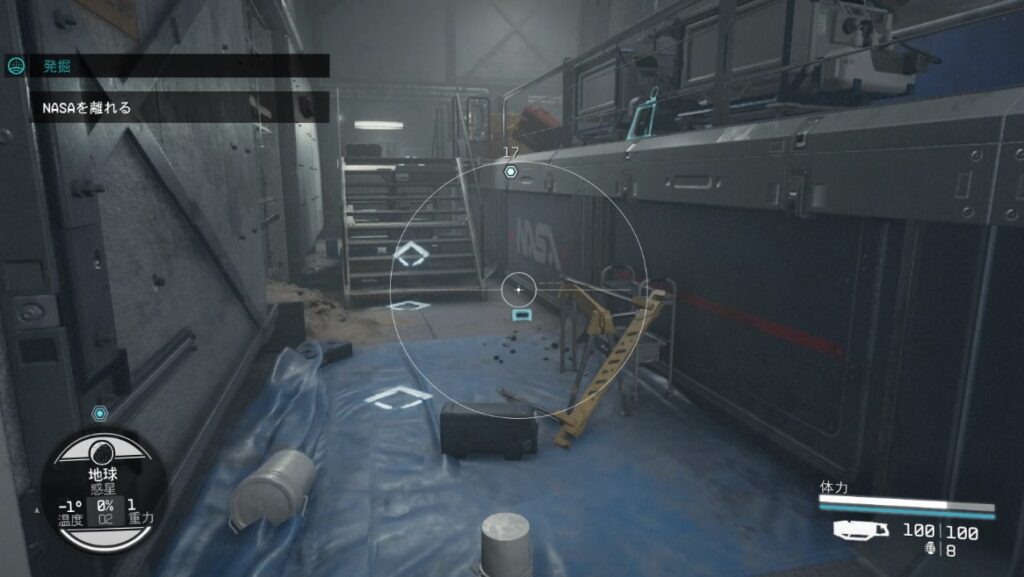Click the hexagon marker above the watch

pos(99,414)
